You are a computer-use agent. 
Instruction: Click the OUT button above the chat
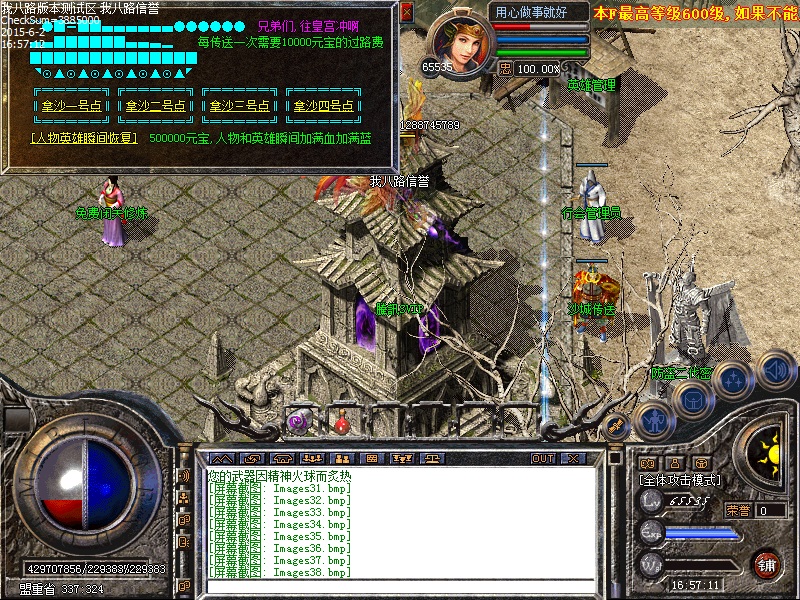[x=543, y=458]
